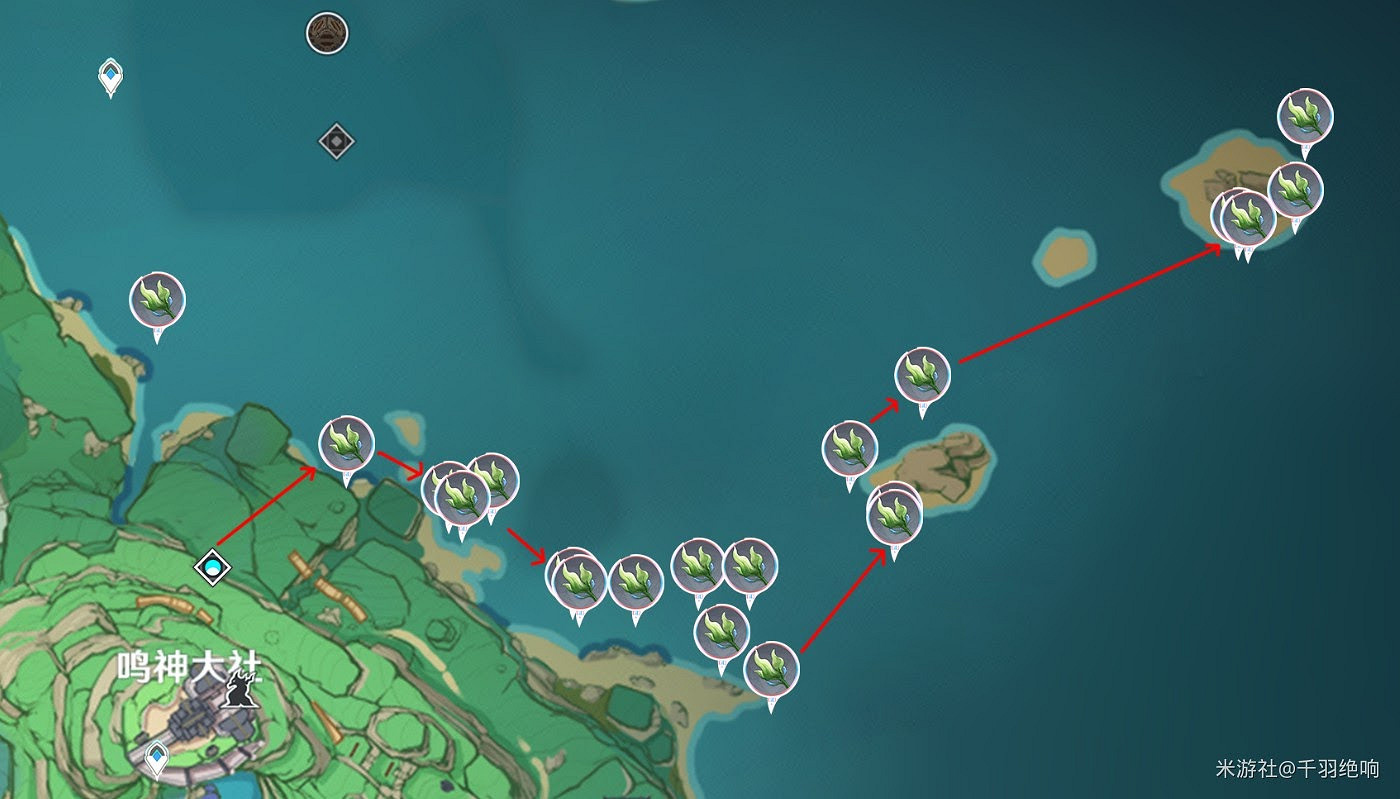Click the teleport waypoint below 鸣神大社
This screenshot has height=799, width=1400.
(x=155, y=757)
